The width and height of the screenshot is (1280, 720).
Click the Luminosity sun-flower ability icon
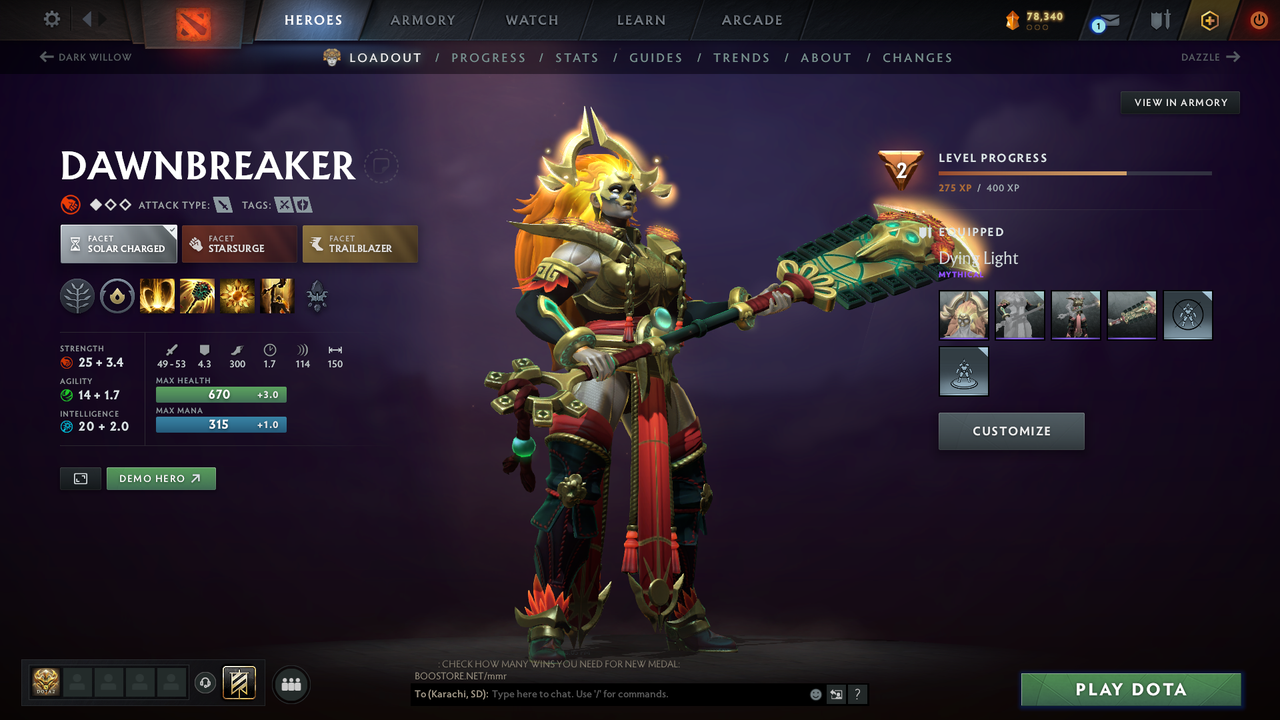tap(237, 296)
